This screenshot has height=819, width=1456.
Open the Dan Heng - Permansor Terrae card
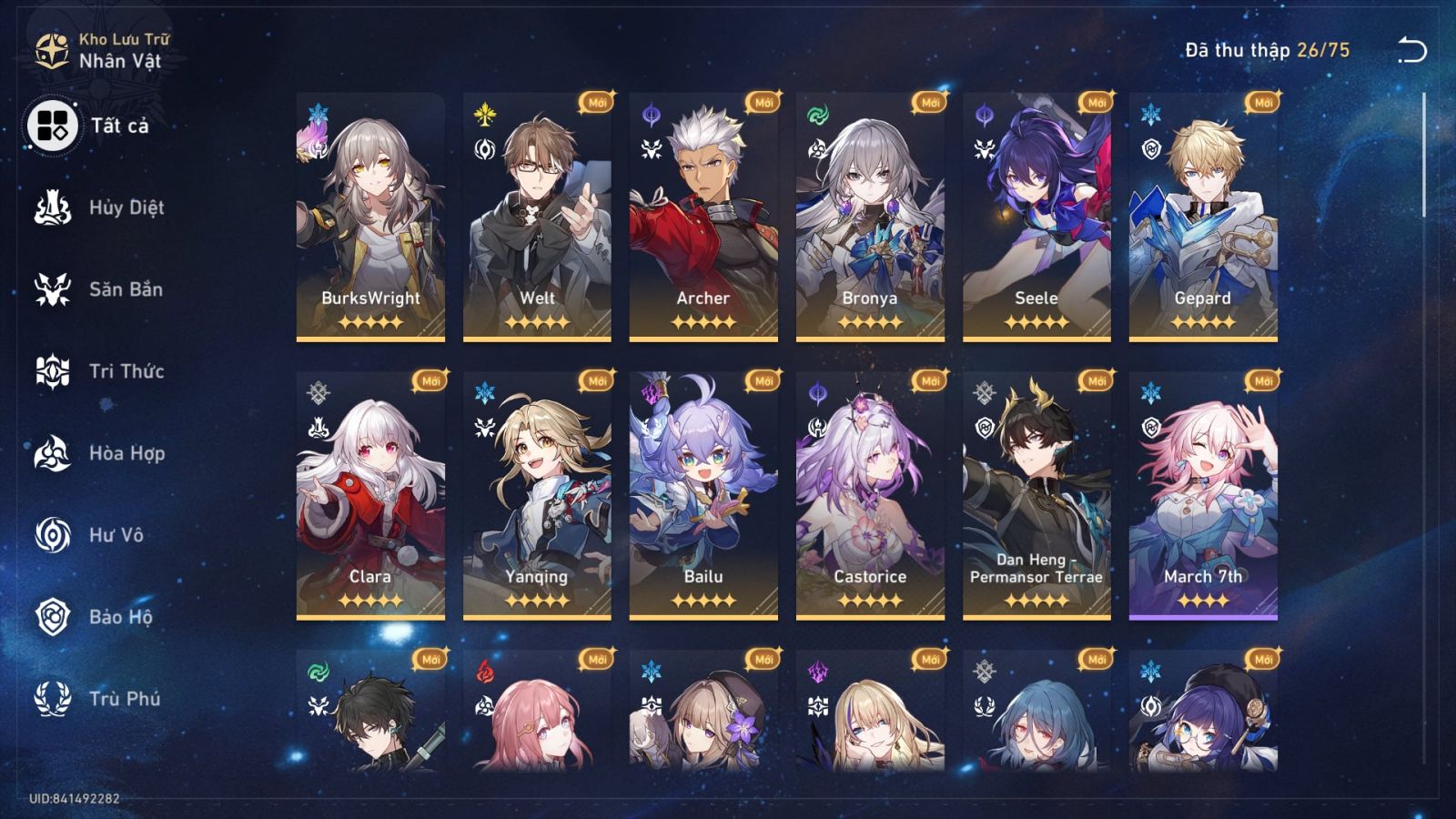pos(1036,496)
